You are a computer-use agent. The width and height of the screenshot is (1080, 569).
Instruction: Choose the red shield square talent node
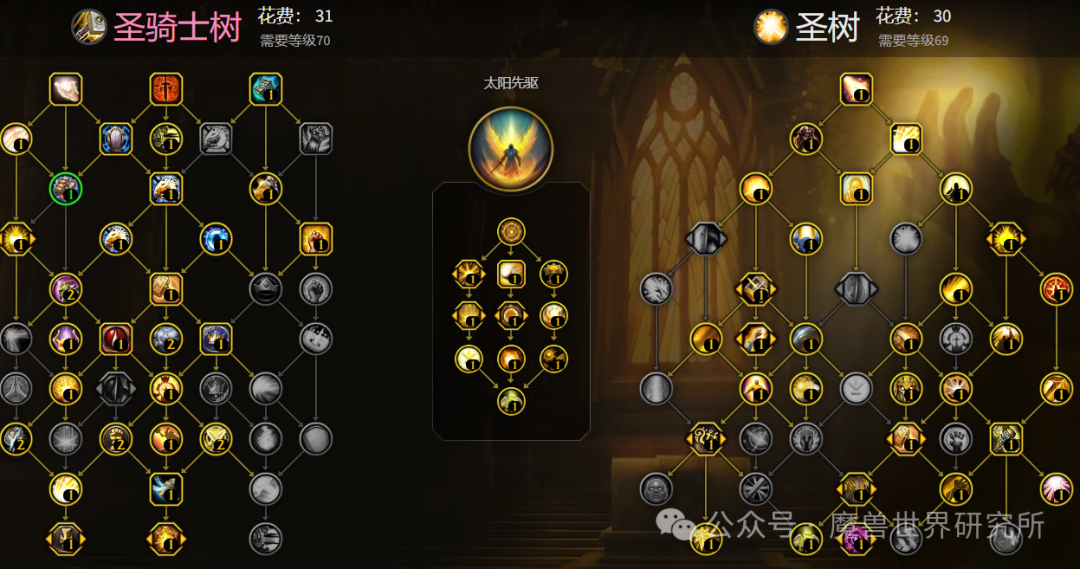click(x=116, y=339)
